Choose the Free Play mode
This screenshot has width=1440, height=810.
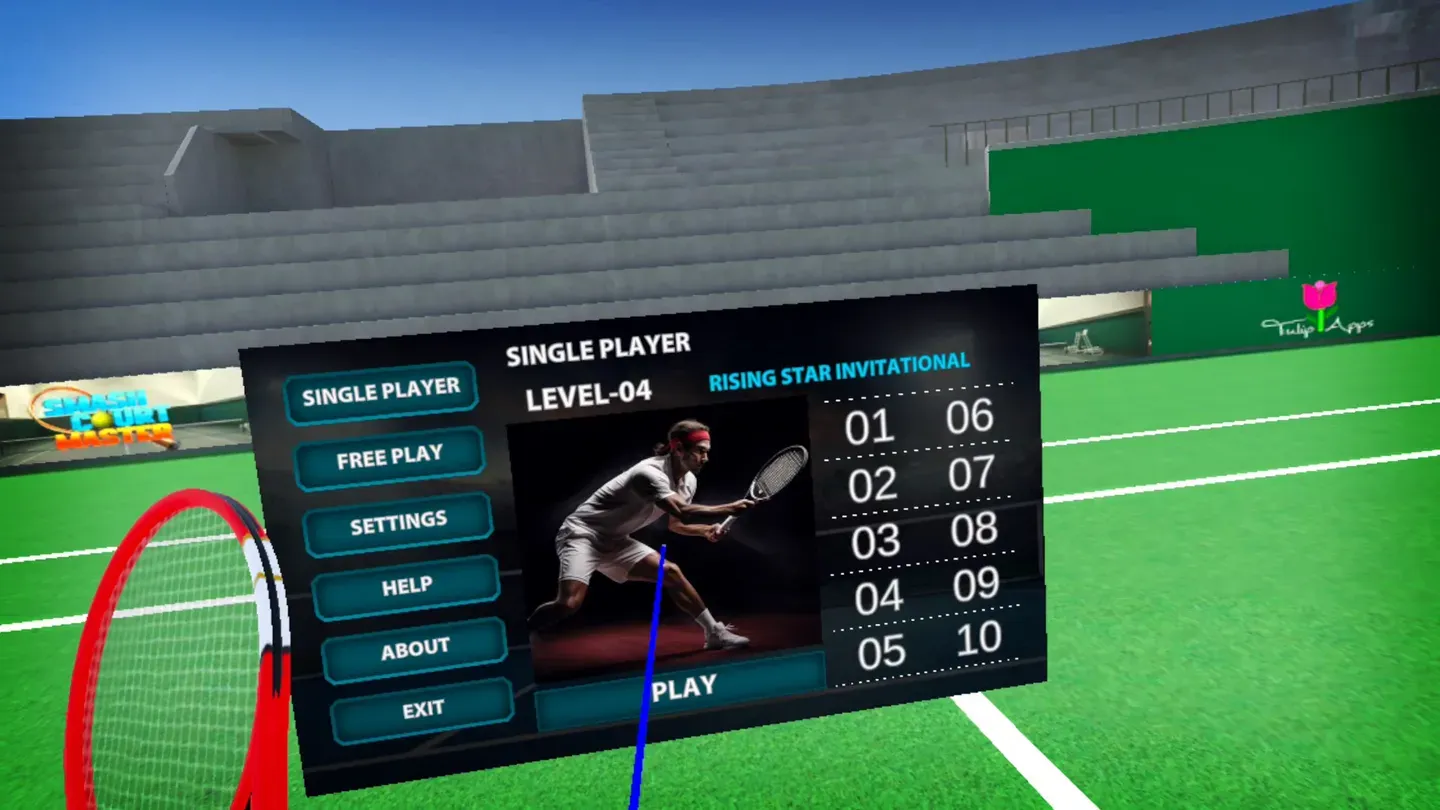[390, 458]
